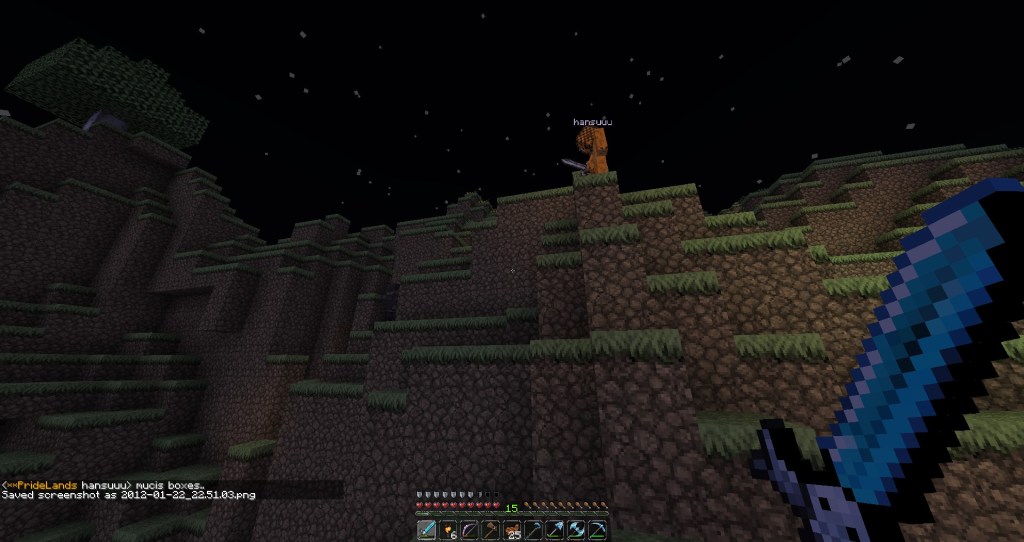The width and height of the screenshot is (1024, 542).
Task: Select the food stack of 25
Action: [512, 529]
